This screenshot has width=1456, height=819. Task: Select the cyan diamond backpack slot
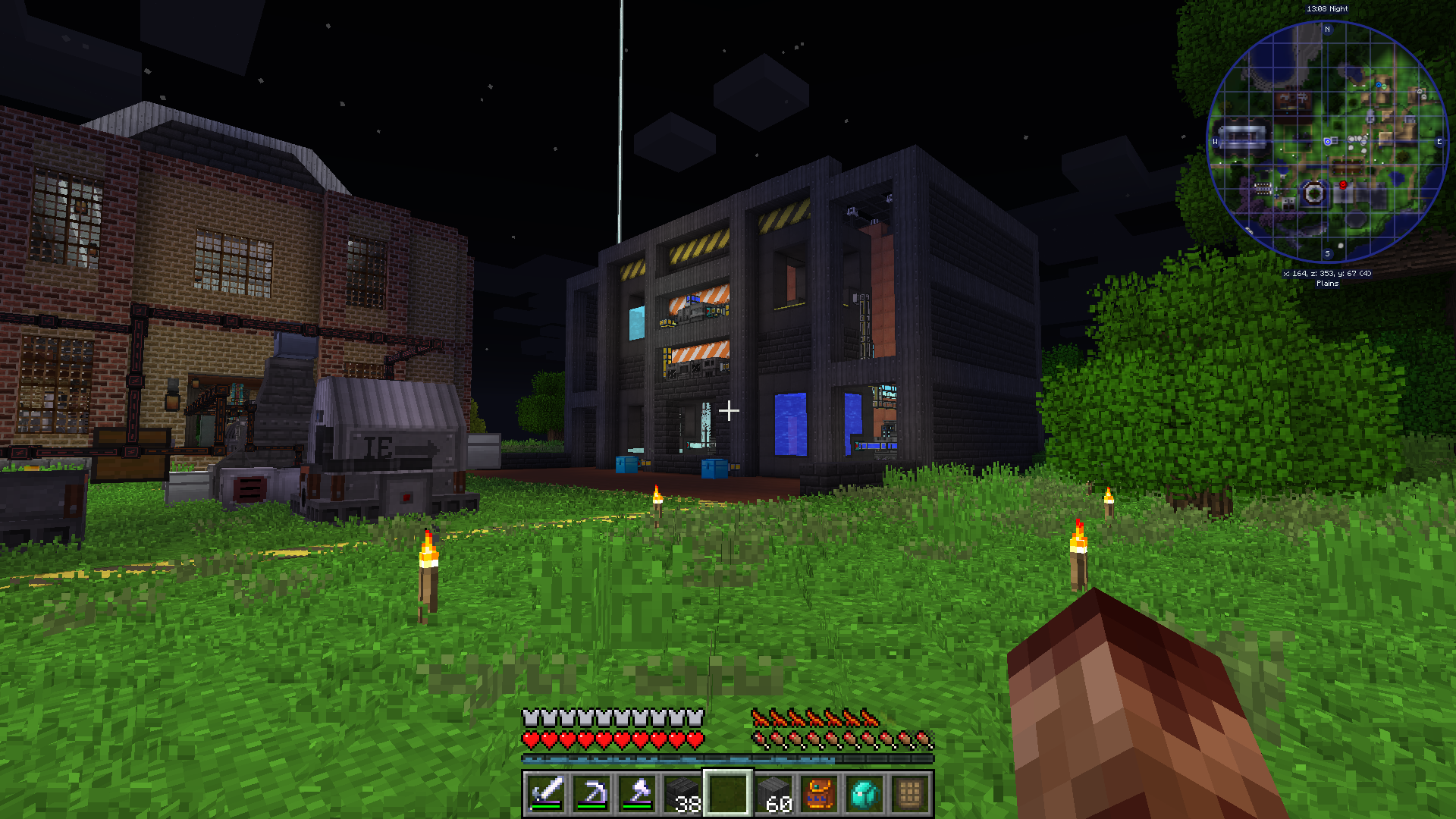864,793
